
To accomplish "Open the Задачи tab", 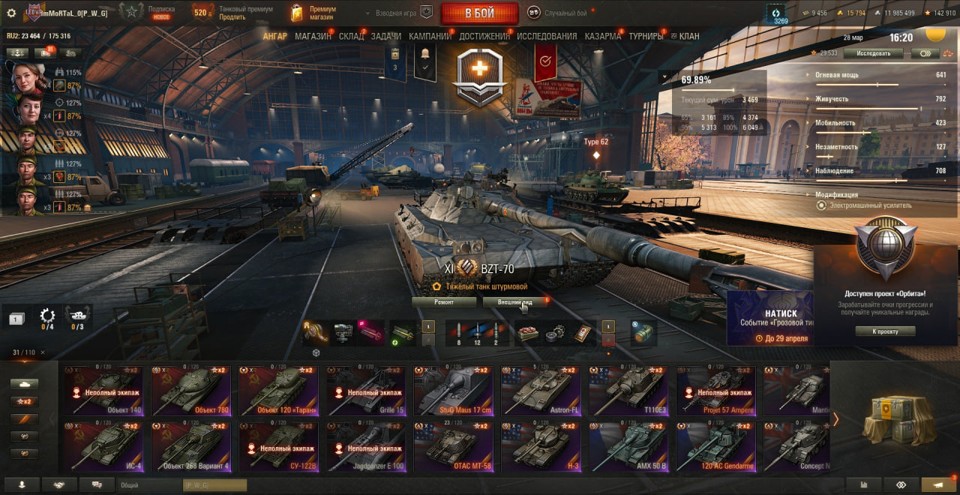I will coord(386,35).
